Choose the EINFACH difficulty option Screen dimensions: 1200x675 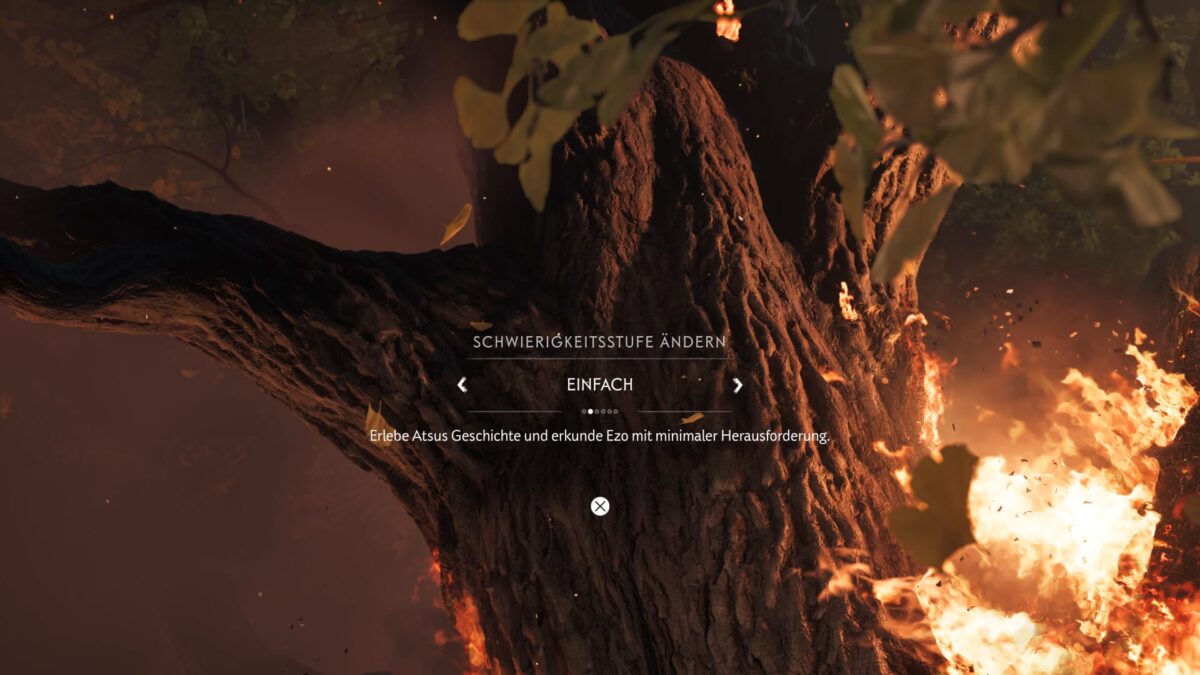tap(600, 385)
